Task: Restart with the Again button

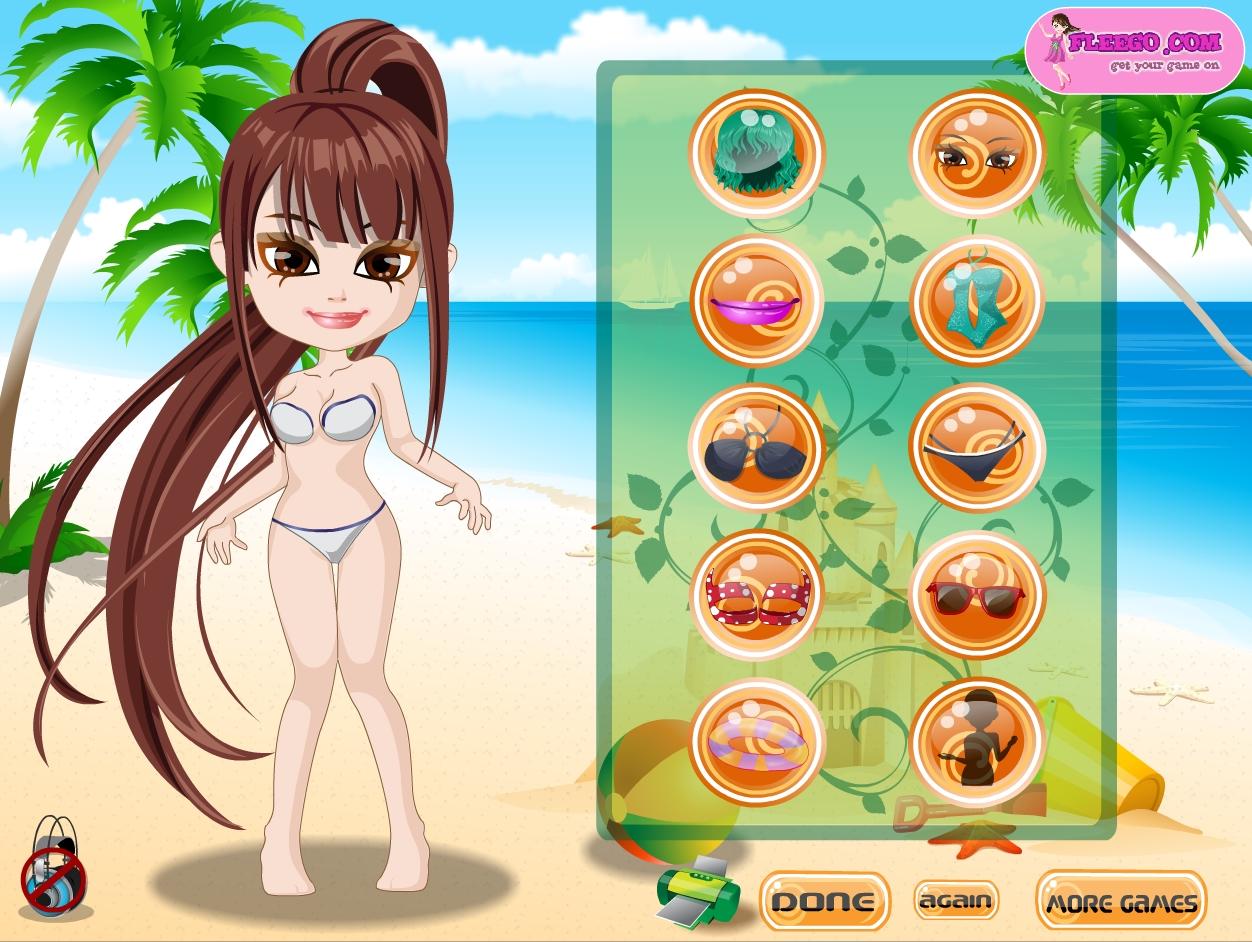Action: click(x=956, y=900)
